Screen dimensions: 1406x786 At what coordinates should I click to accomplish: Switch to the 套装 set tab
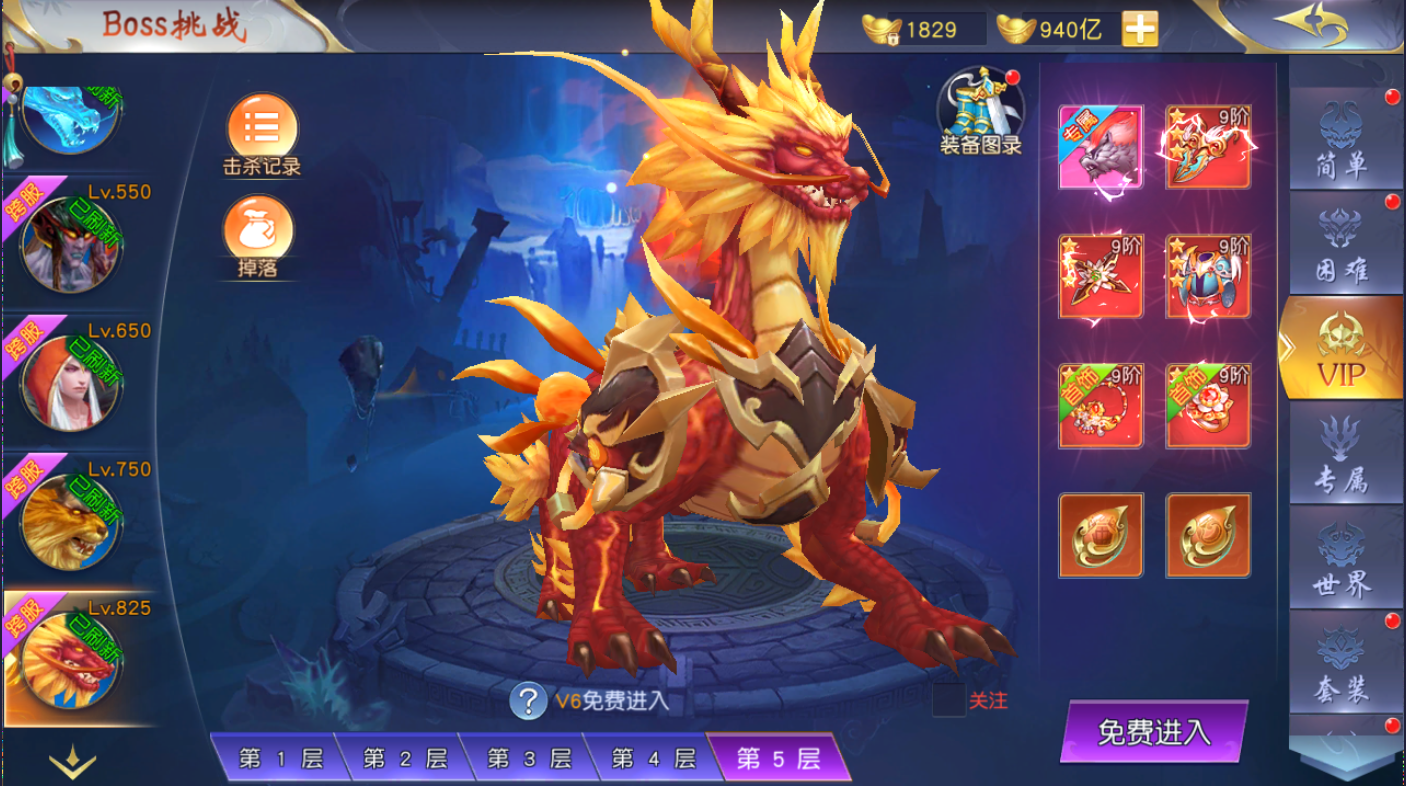(x=1341, y=664)
